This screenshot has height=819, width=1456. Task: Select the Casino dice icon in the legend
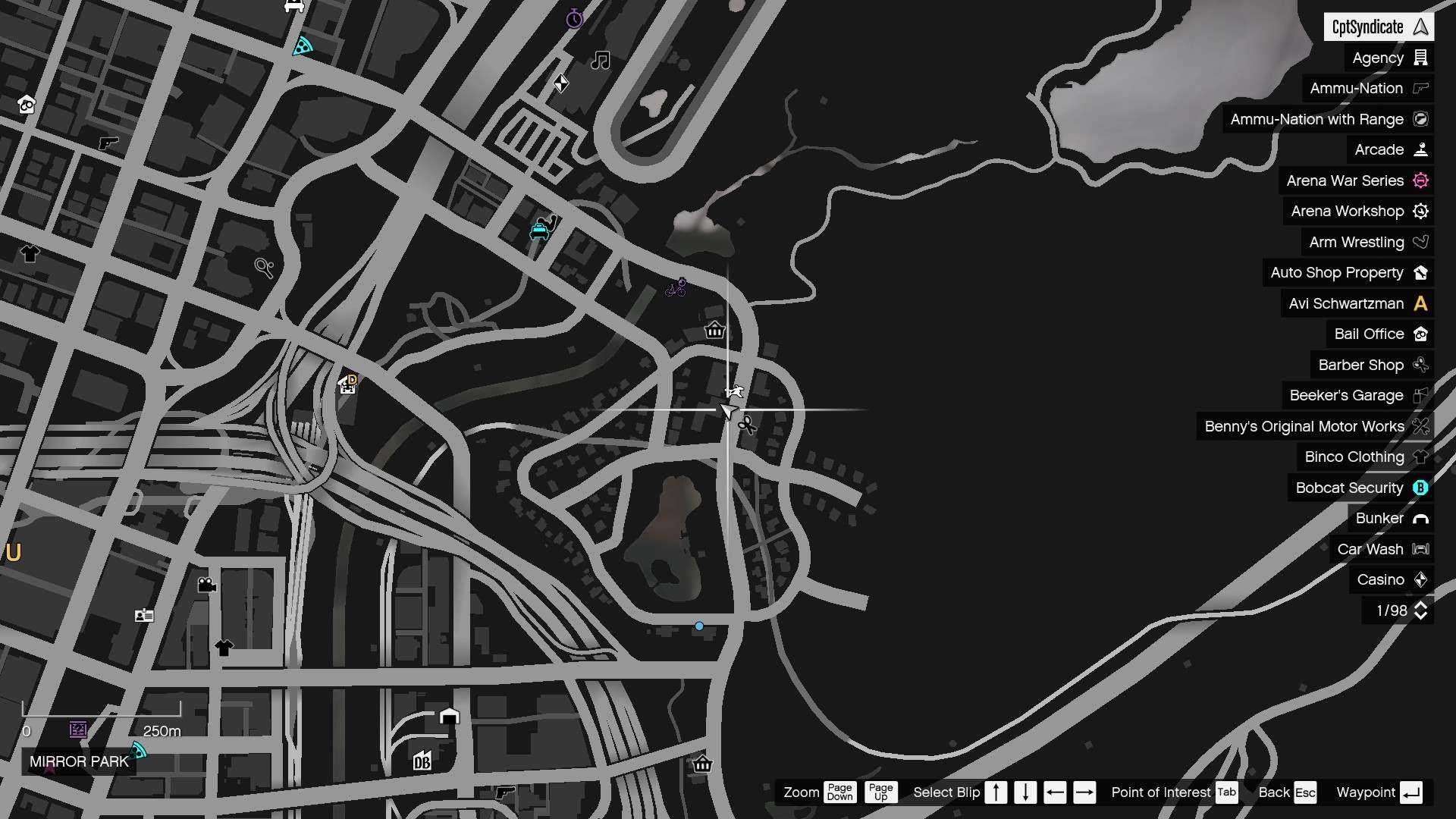pyautogui.click(x=1422, y=579)
